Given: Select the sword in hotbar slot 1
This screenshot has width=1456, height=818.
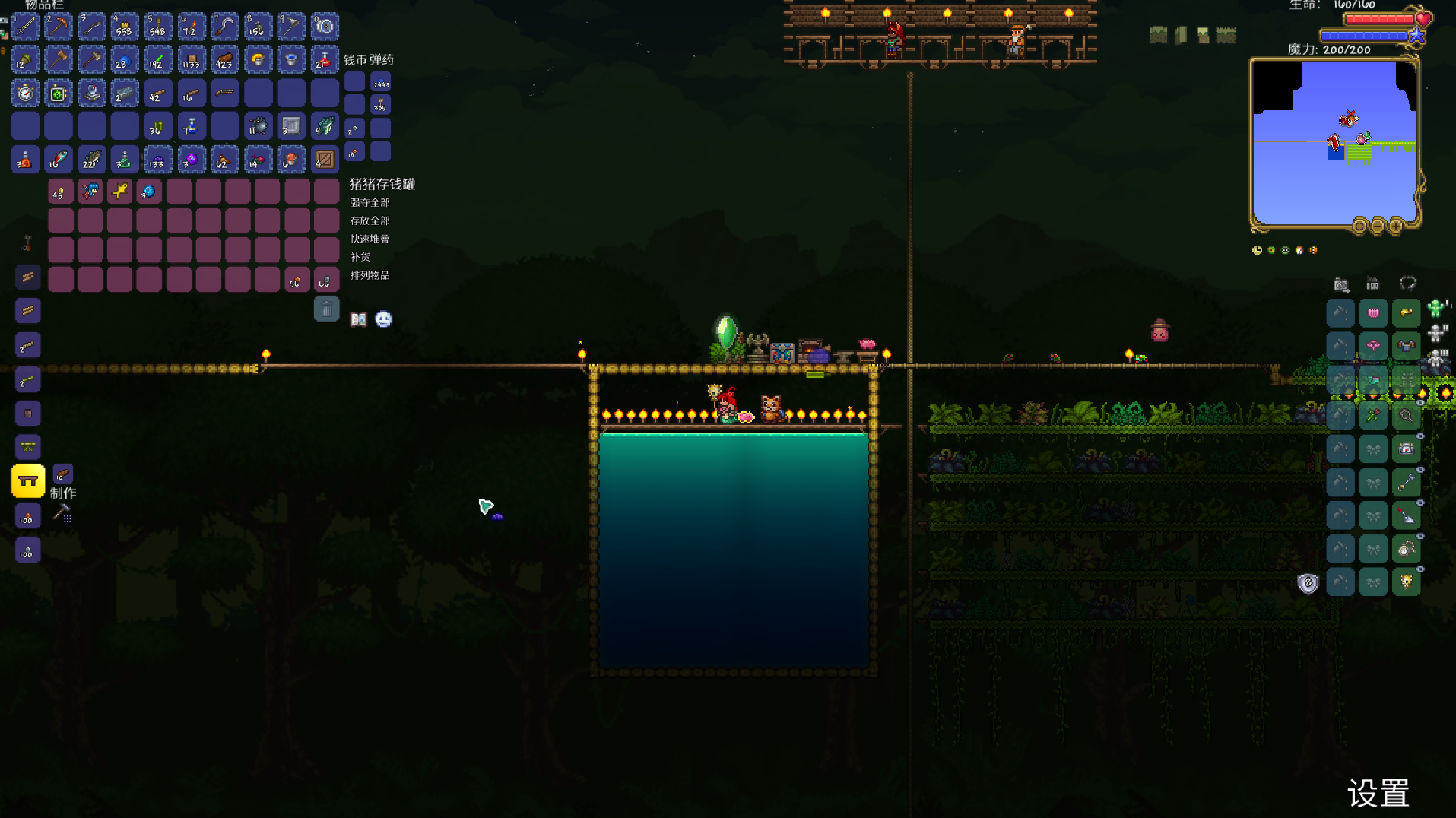Looking at the screenshot, I should (25, 27).
